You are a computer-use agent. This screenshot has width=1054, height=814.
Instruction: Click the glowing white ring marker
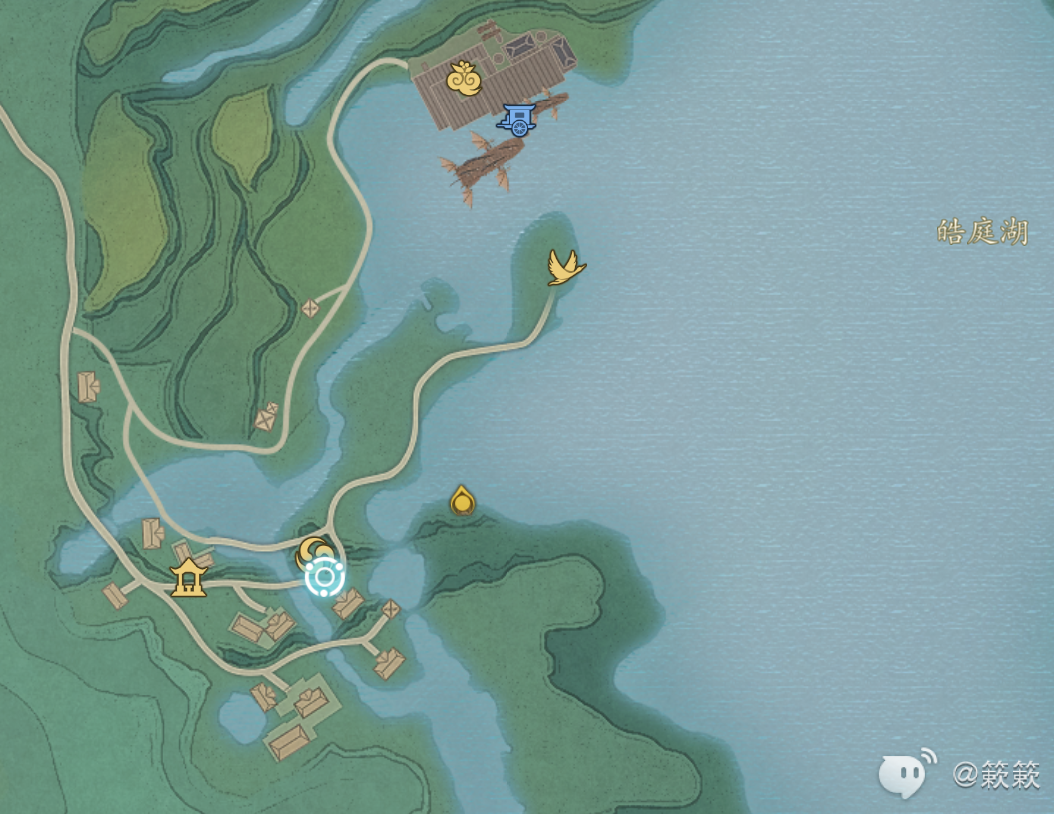tap(325, 577)
